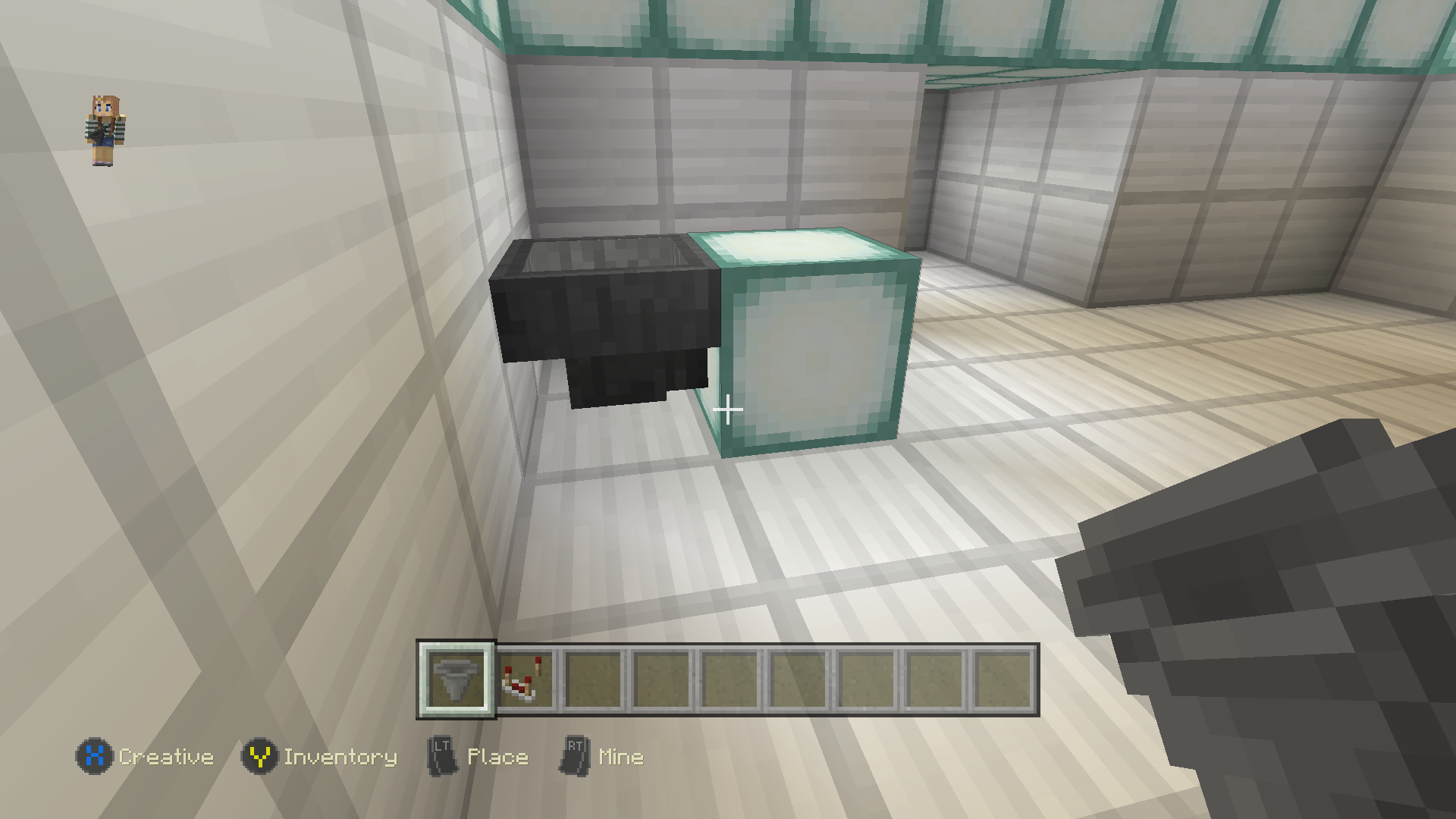Click the Mine action label
1456x819 pixels.
(x=620, y=756)
